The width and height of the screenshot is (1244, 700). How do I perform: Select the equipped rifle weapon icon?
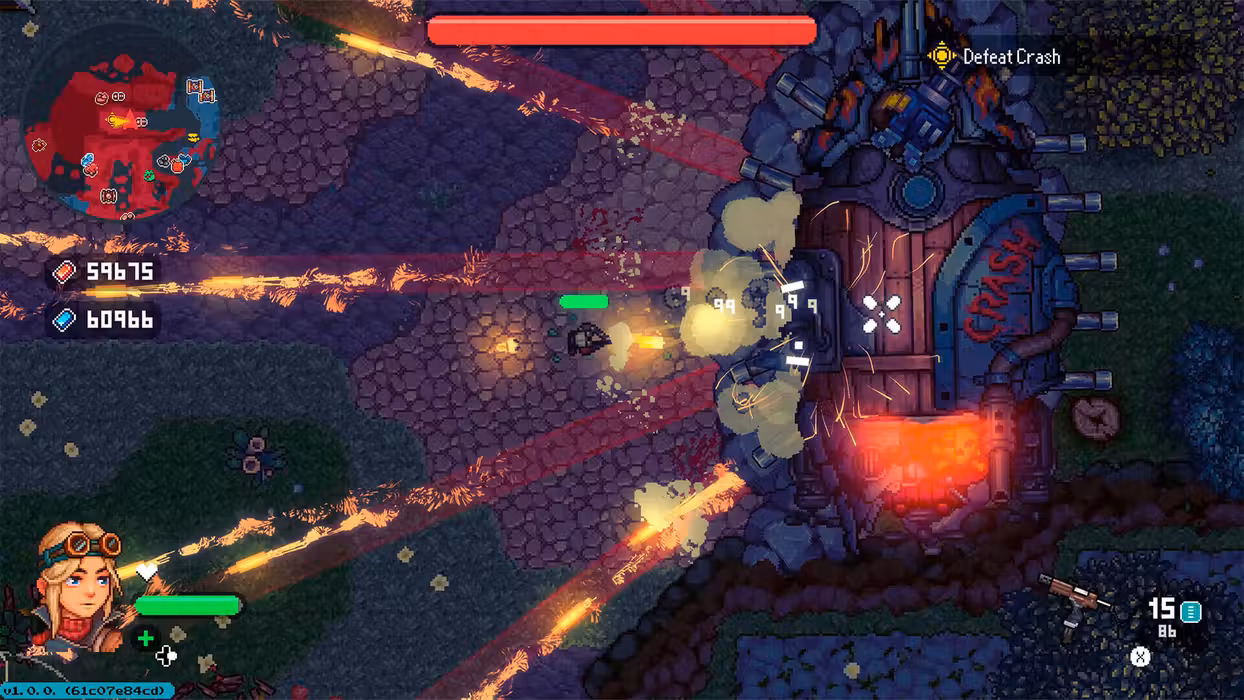(1072, 599)
